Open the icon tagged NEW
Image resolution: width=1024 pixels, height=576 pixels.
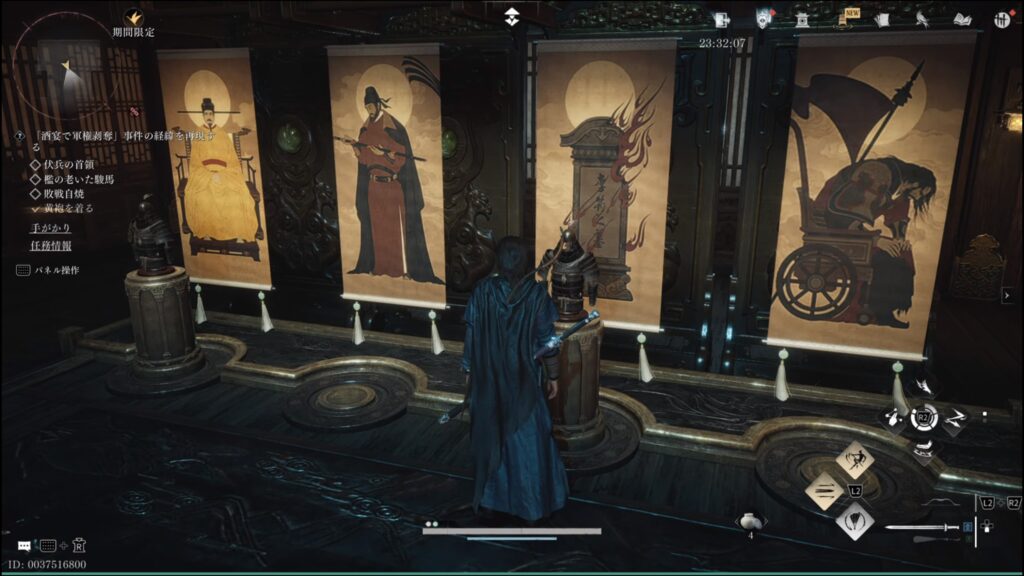coord(844,20)
